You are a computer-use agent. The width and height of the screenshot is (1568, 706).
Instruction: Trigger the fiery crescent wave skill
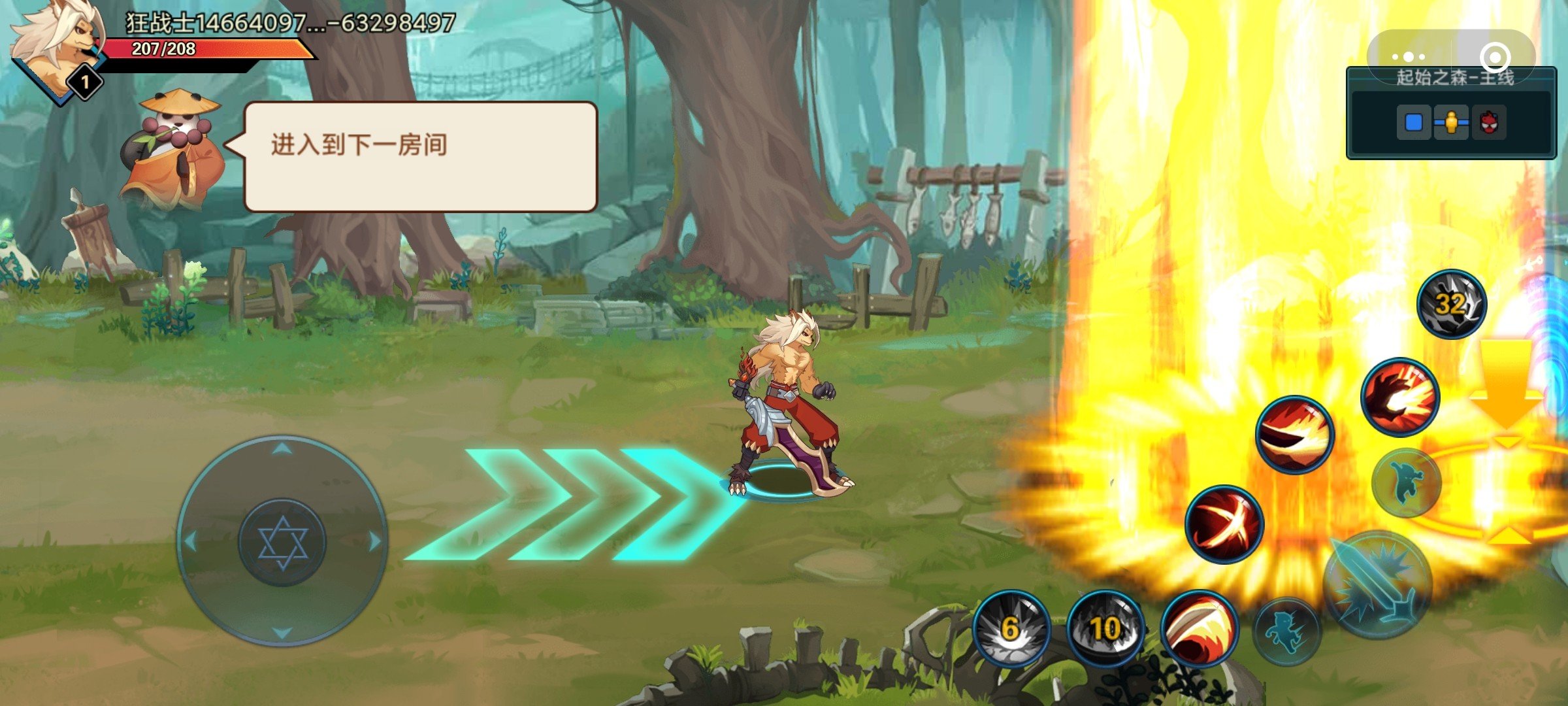[x=1294, y=433]
